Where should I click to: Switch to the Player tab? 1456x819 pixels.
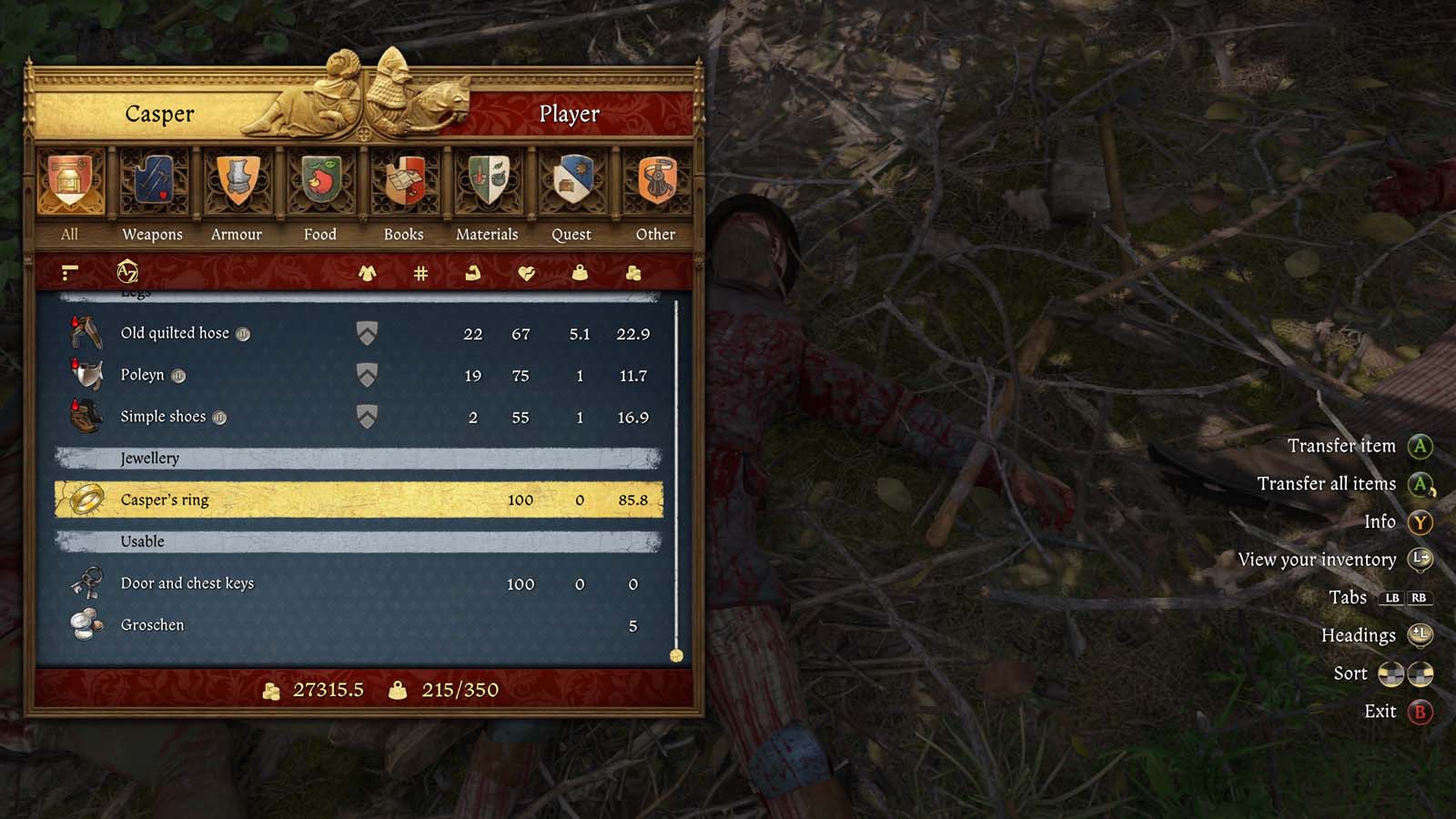pyautogui.click(x=571, y=115)
